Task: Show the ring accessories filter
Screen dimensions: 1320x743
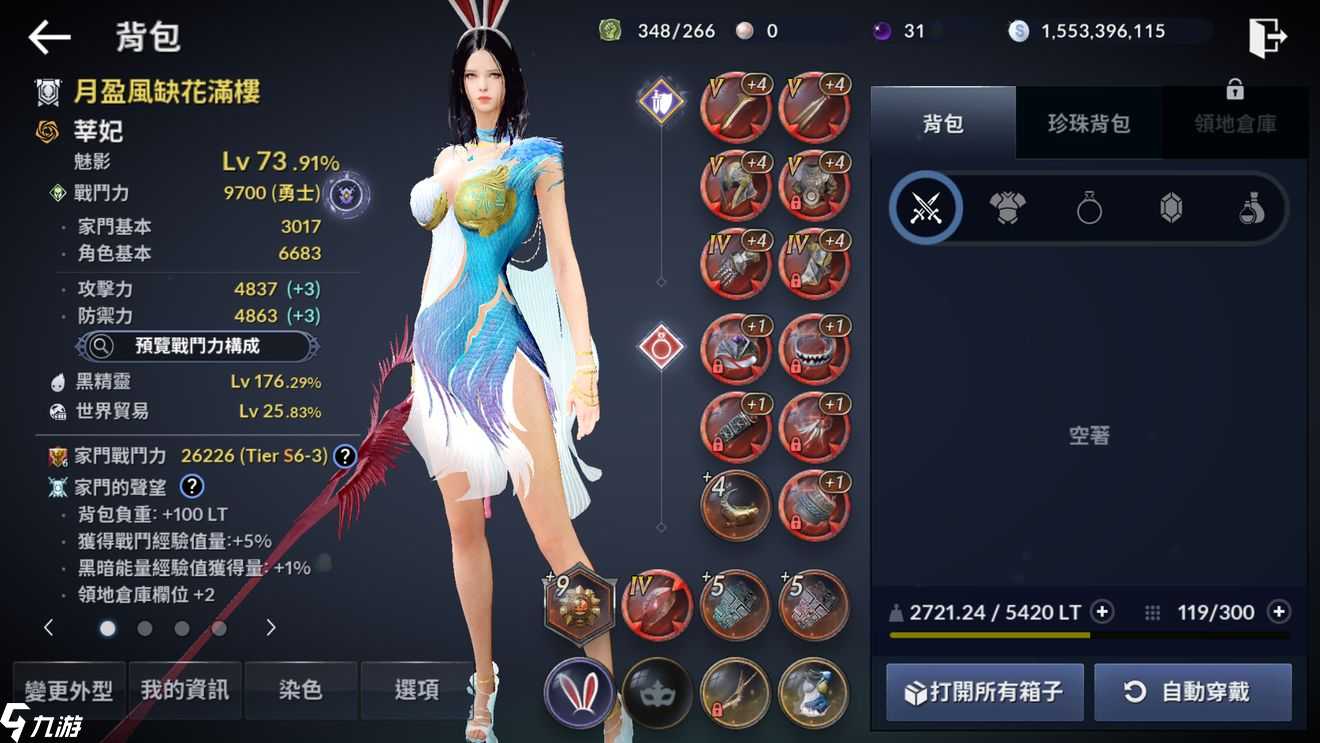Action: [x=1089, y=210]
